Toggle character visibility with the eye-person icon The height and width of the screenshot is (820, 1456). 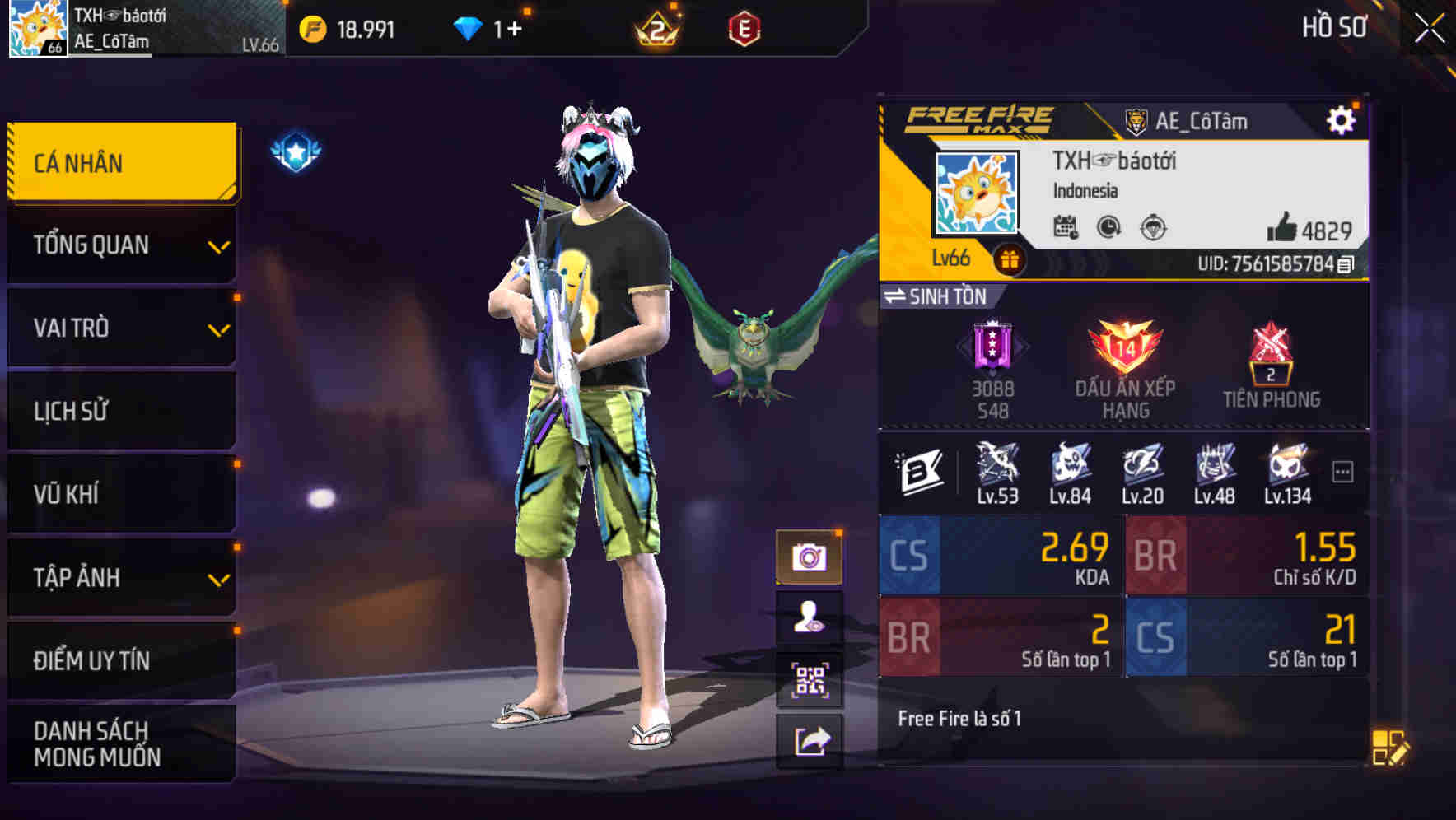(811, 616)
